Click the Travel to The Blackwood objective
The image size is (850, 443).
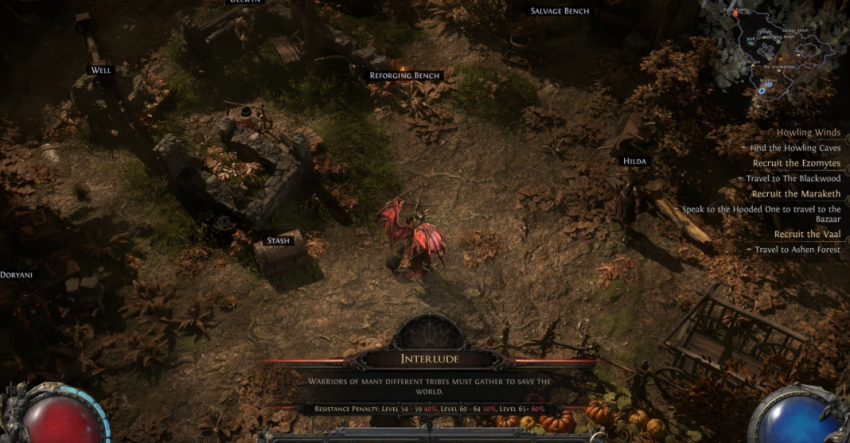click(793, 179)
